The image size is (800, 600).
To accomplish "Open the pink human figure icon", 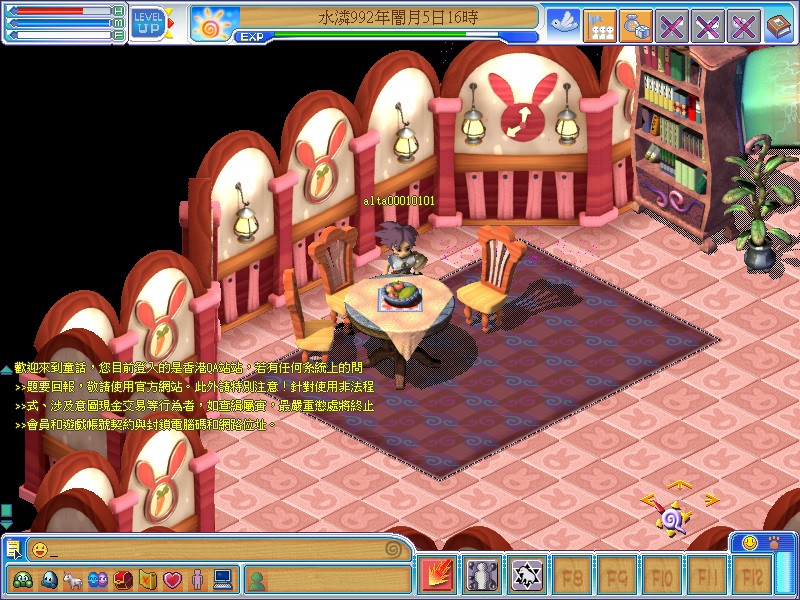I will pyautogui.click(x=196, y=579).
